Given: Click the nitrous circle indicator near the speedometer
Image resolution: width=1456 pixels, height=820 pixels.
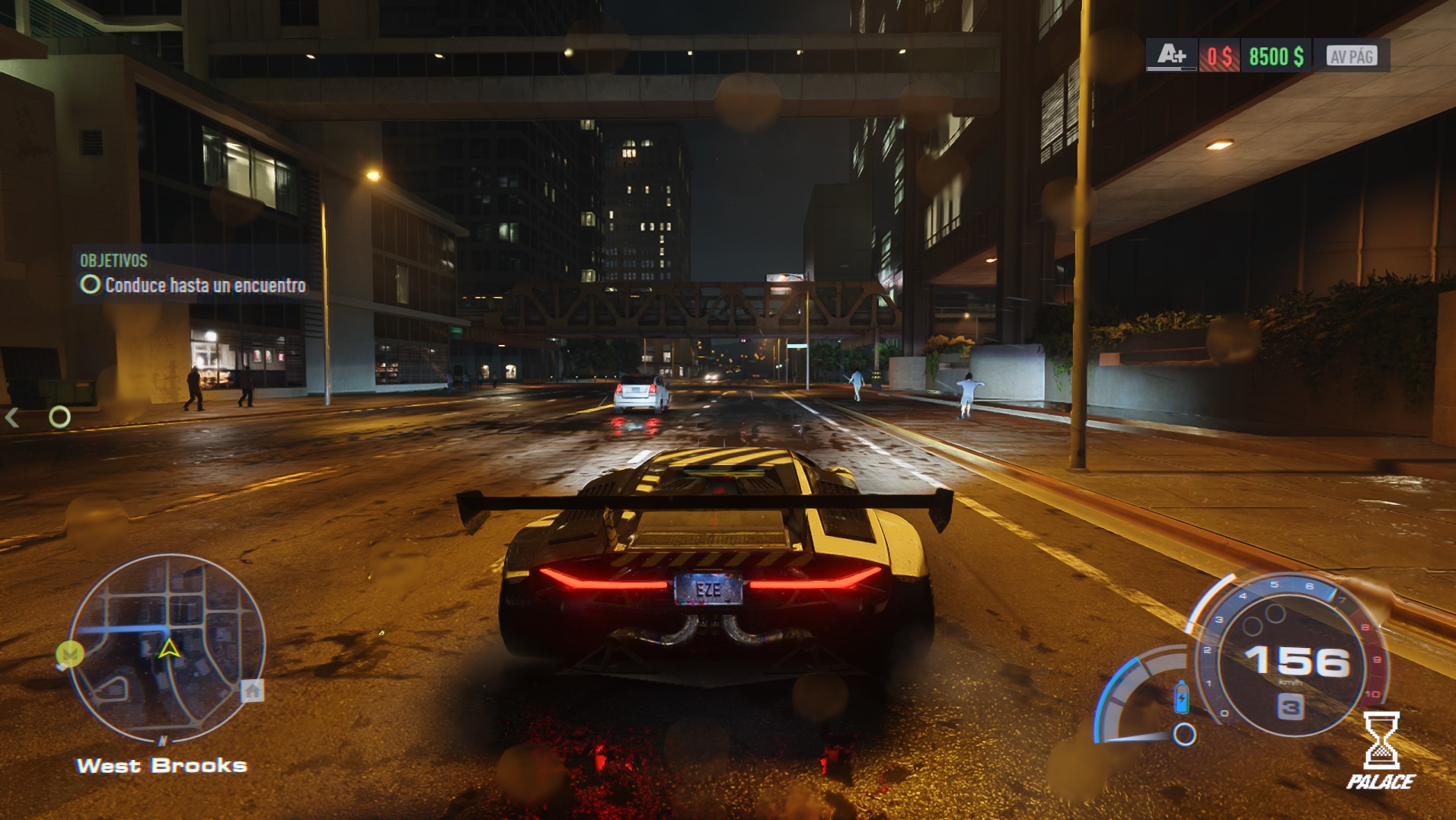Looking at the screenshot, I should pyautogui.click(x=1184, y=735).
